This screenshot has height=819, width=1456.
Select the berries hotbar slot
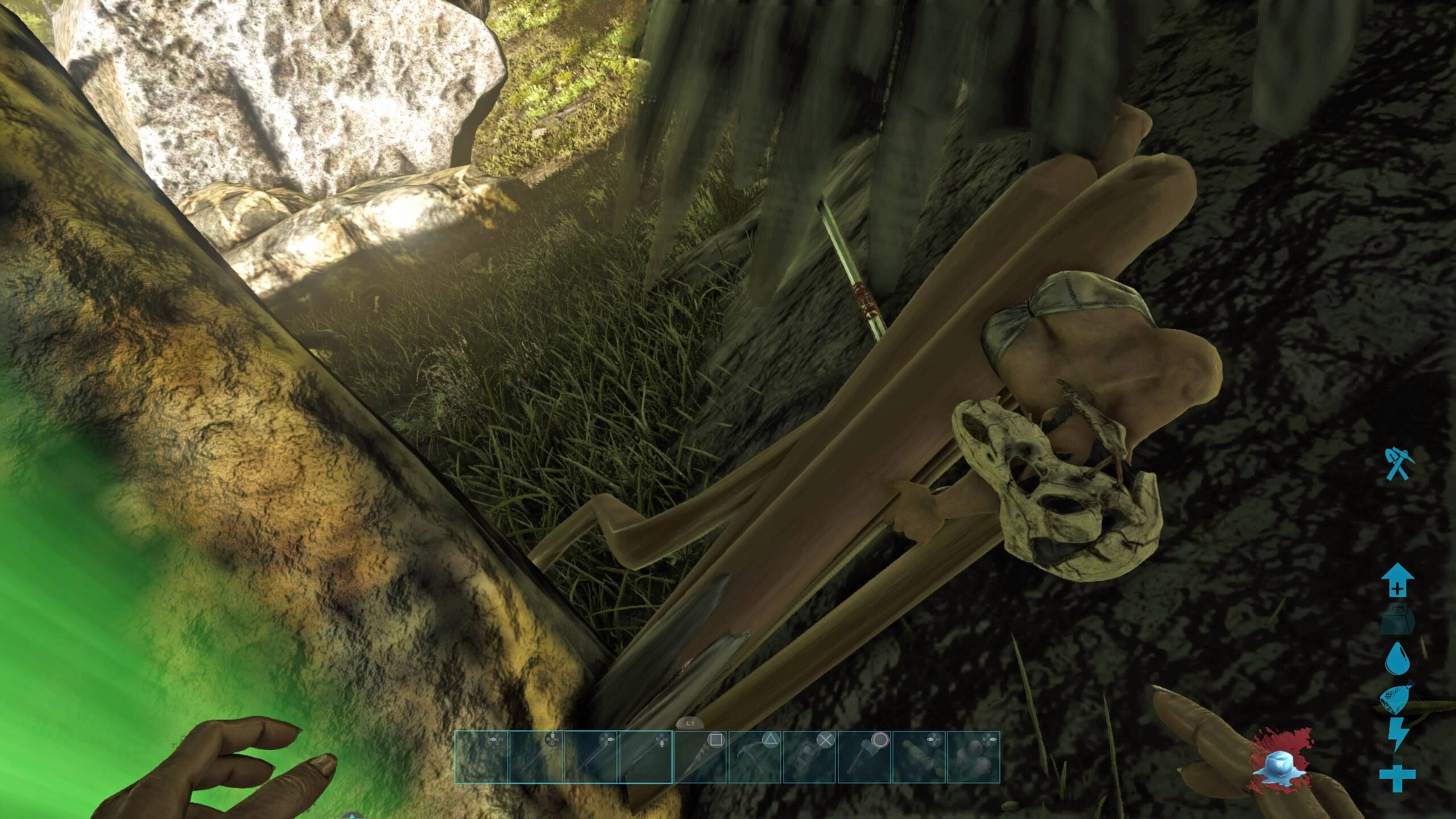[x=973, y=758]
